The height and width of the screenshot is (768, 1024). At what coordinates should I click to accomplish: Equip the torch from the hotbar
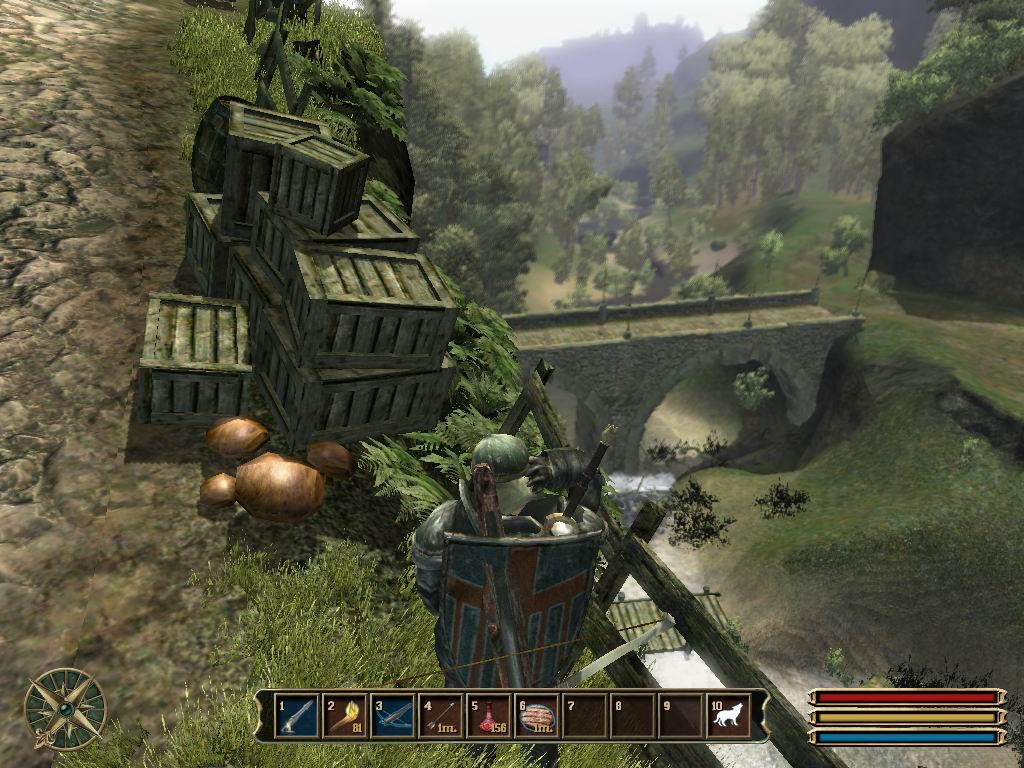(345, 716)
